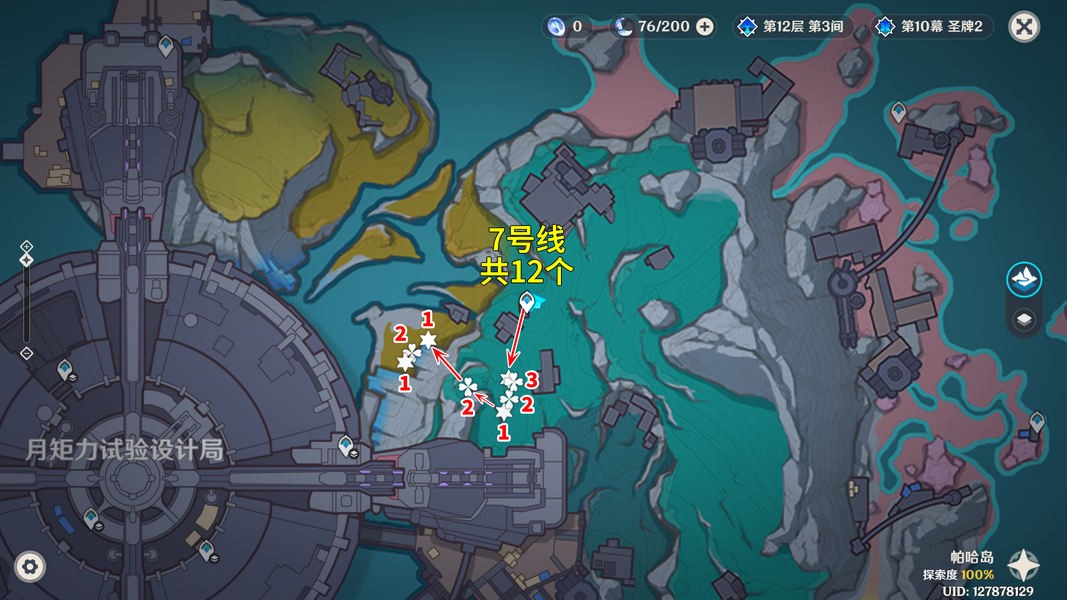The height and width of the screenshot is (600, 1067).
Task: Open map settings with the gear icon
Action: 31,567
